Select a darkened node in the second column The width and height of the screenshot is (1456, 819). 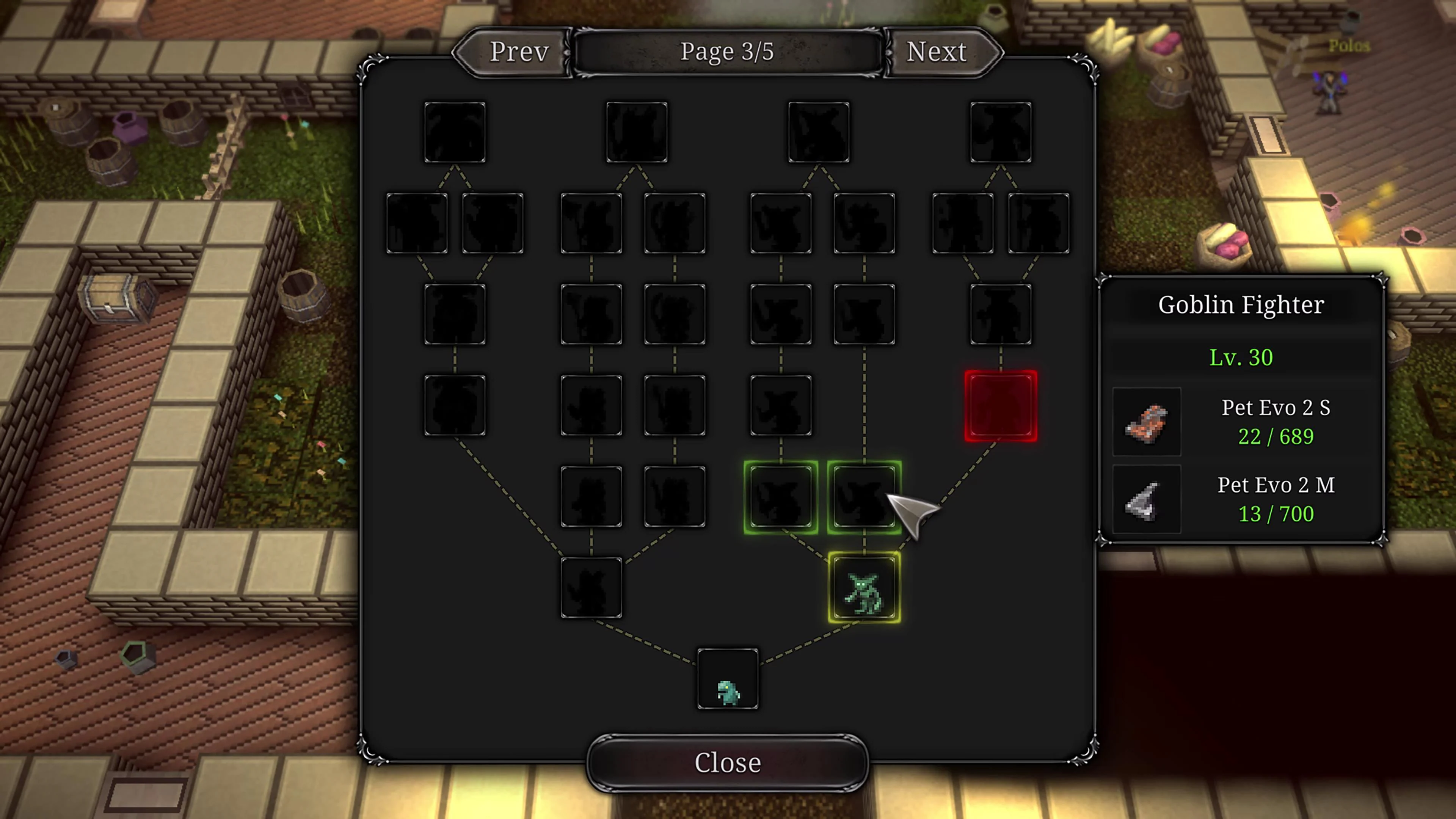(x=592, y=314)
